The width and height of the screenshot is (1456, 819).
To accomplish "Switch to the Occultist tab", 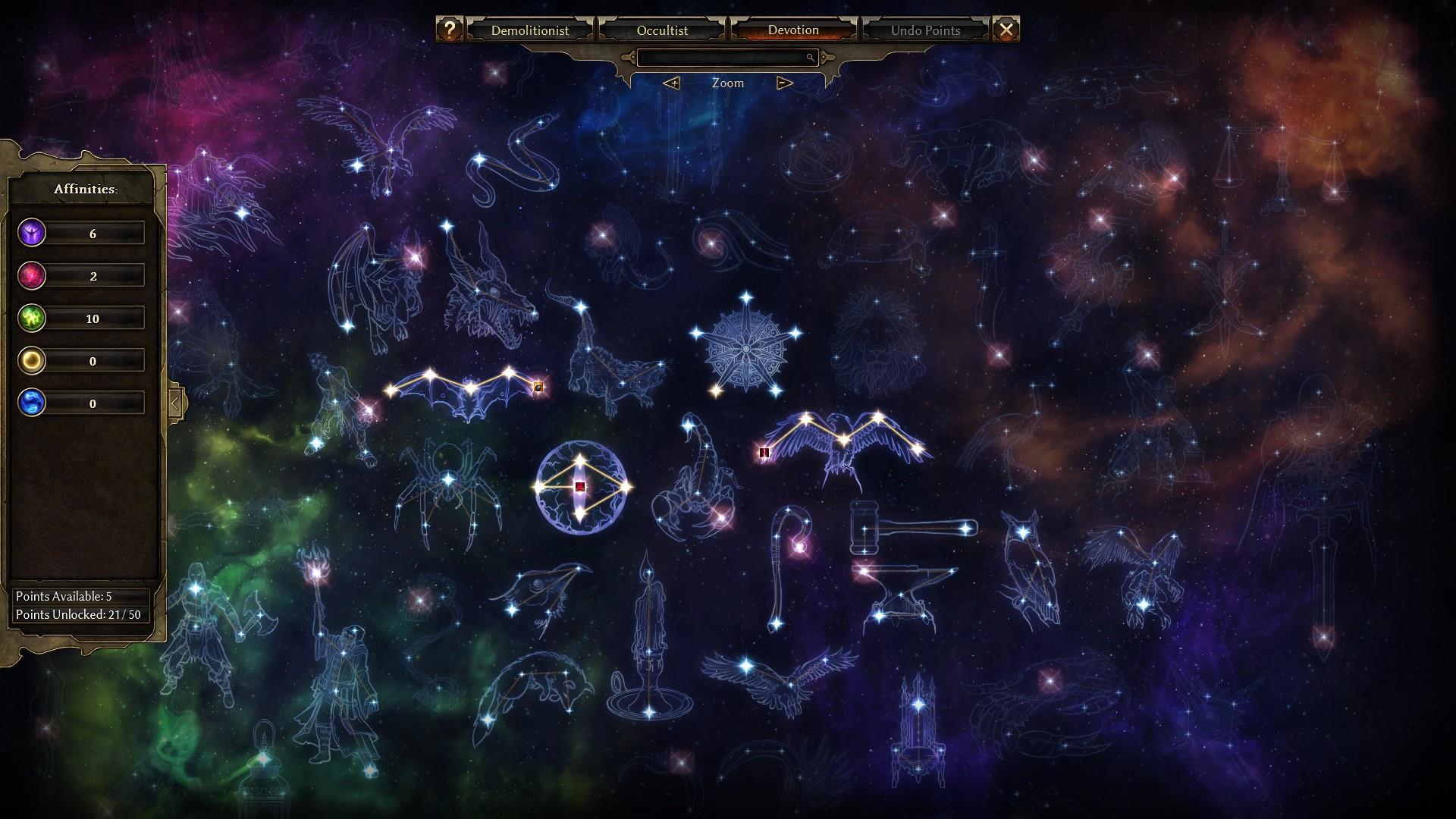I will pyautogui.click(x=662, y=30).
